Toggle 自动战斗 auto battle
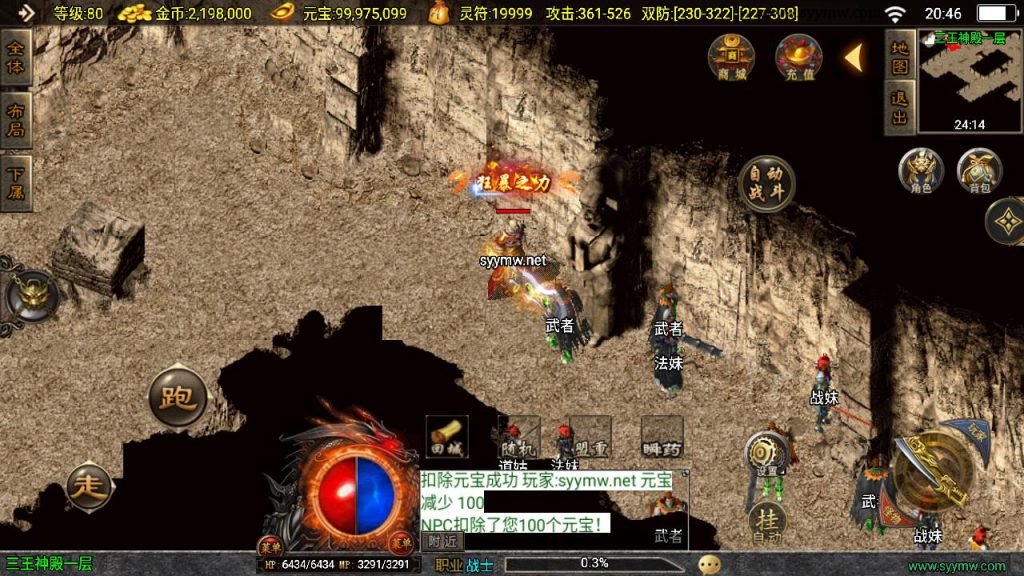This screenshot has width=1024, height=576. coord(767,183)
